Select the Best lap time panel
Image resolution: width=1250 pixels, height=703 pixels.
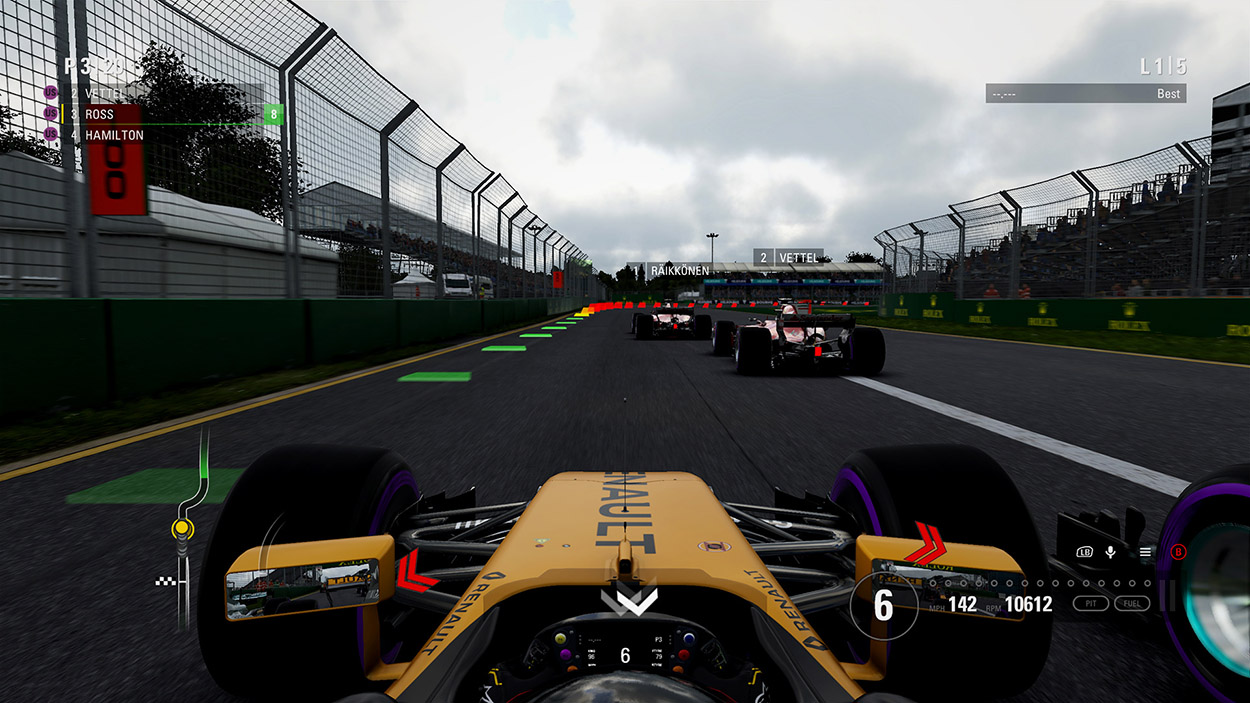pos(1085,93)
